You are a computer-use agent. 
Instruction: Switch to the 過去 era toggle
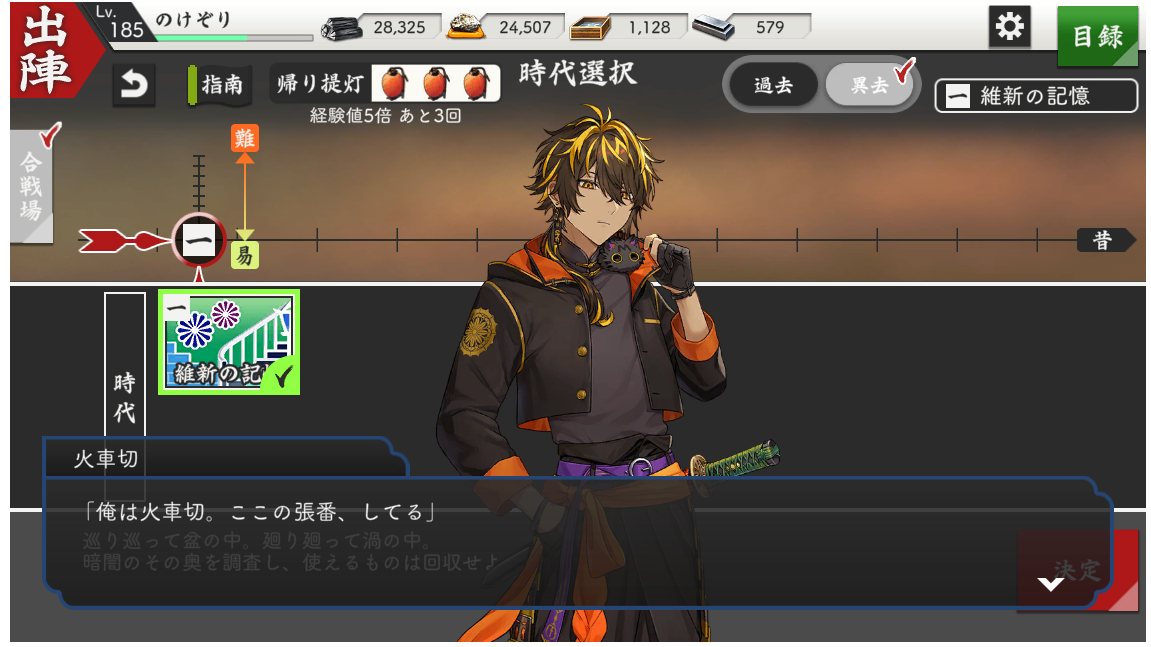773,86
